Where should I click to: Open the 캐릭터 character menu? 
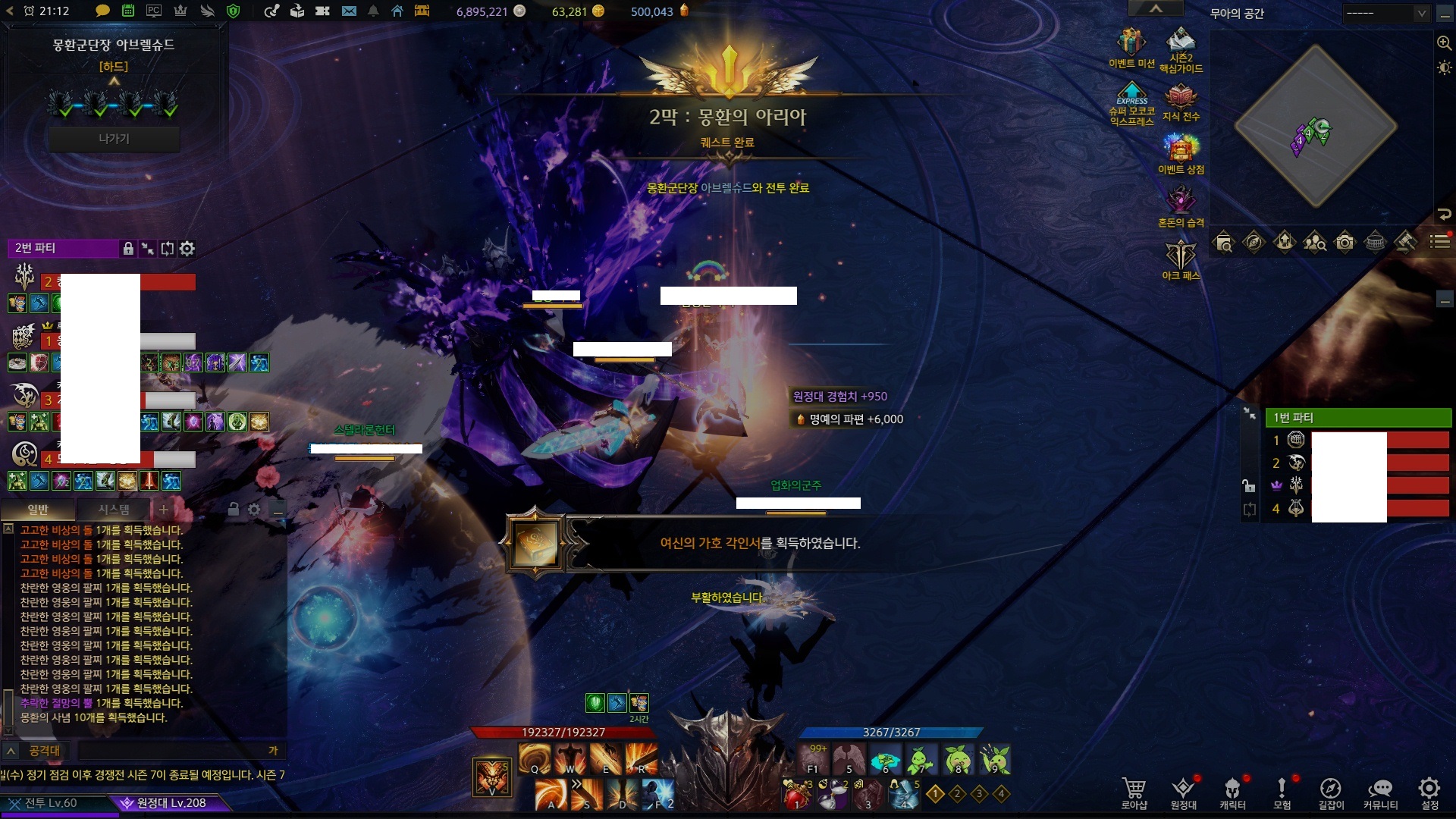[1232, 792]
